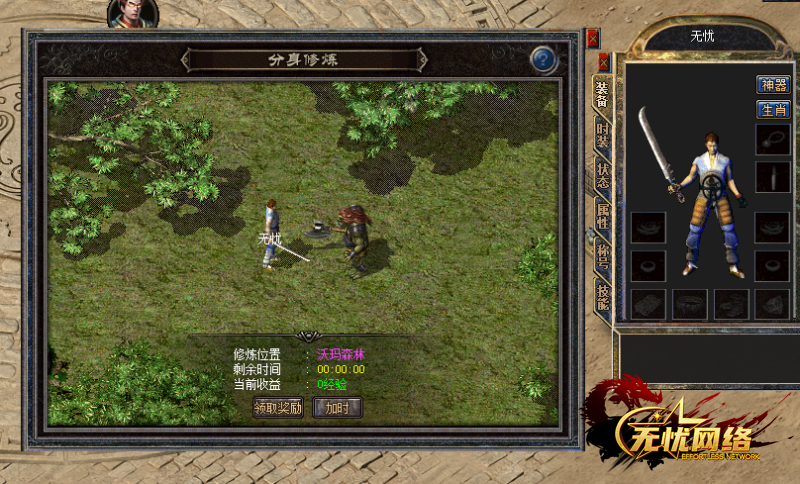
Task: View the 属性 attributes tab
Action: click(602, 215)
